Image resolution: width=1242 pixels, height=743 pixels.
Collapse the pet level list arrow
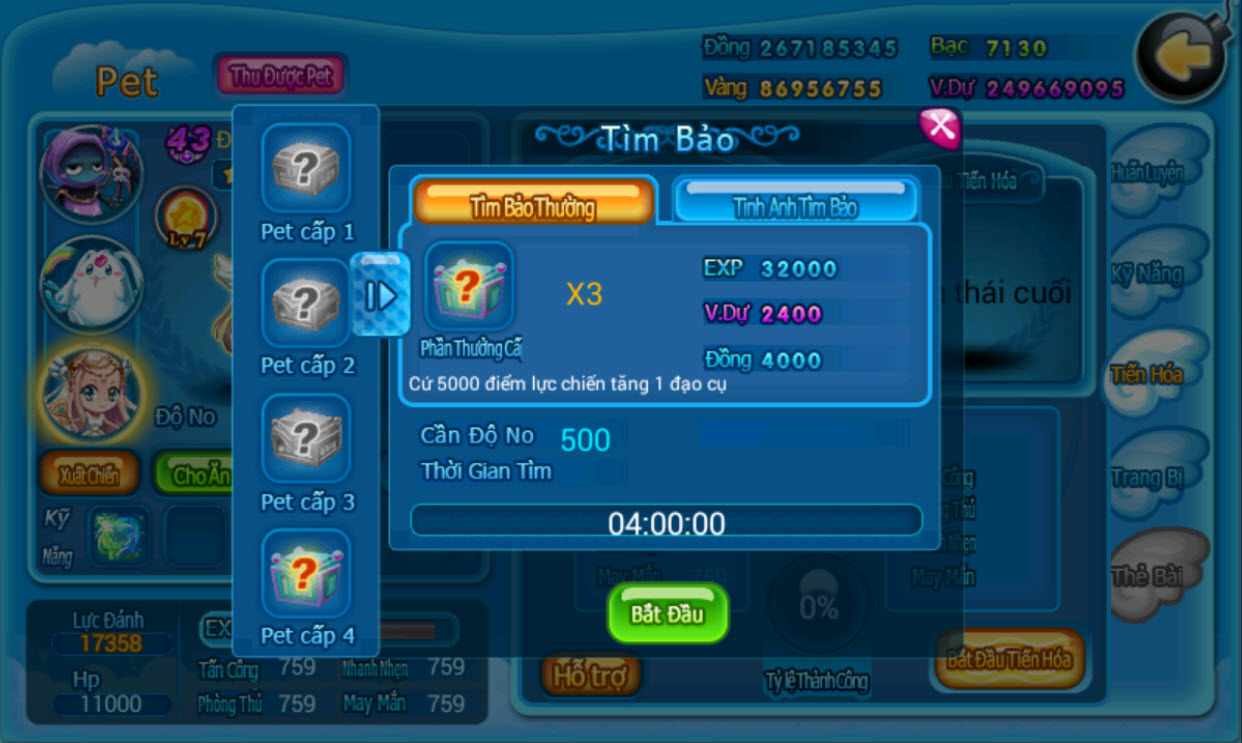380,294
